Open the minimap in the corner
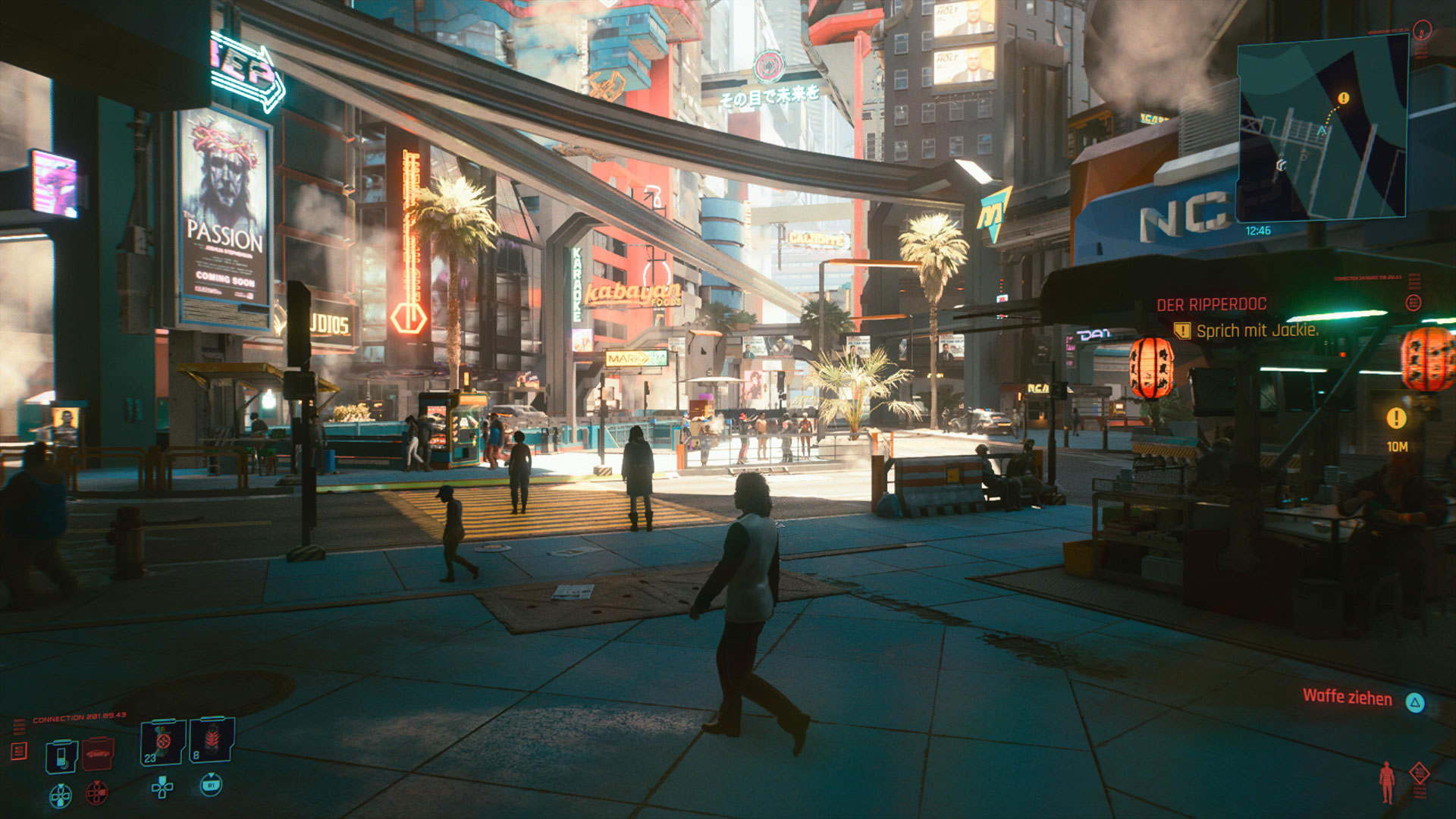 click(x=1322, y=129)
